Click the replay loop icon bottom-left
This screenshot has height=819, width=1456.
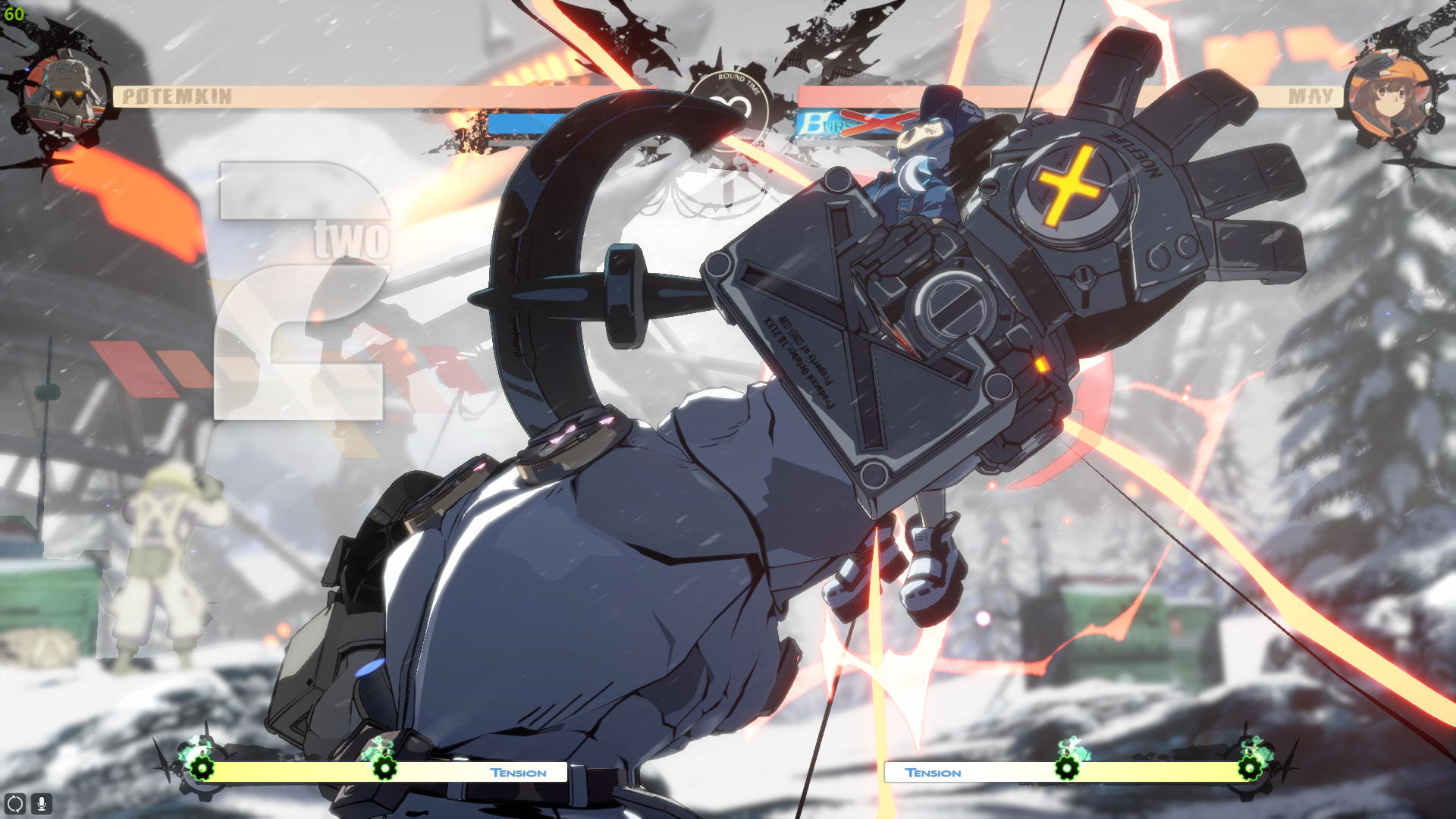15,802
